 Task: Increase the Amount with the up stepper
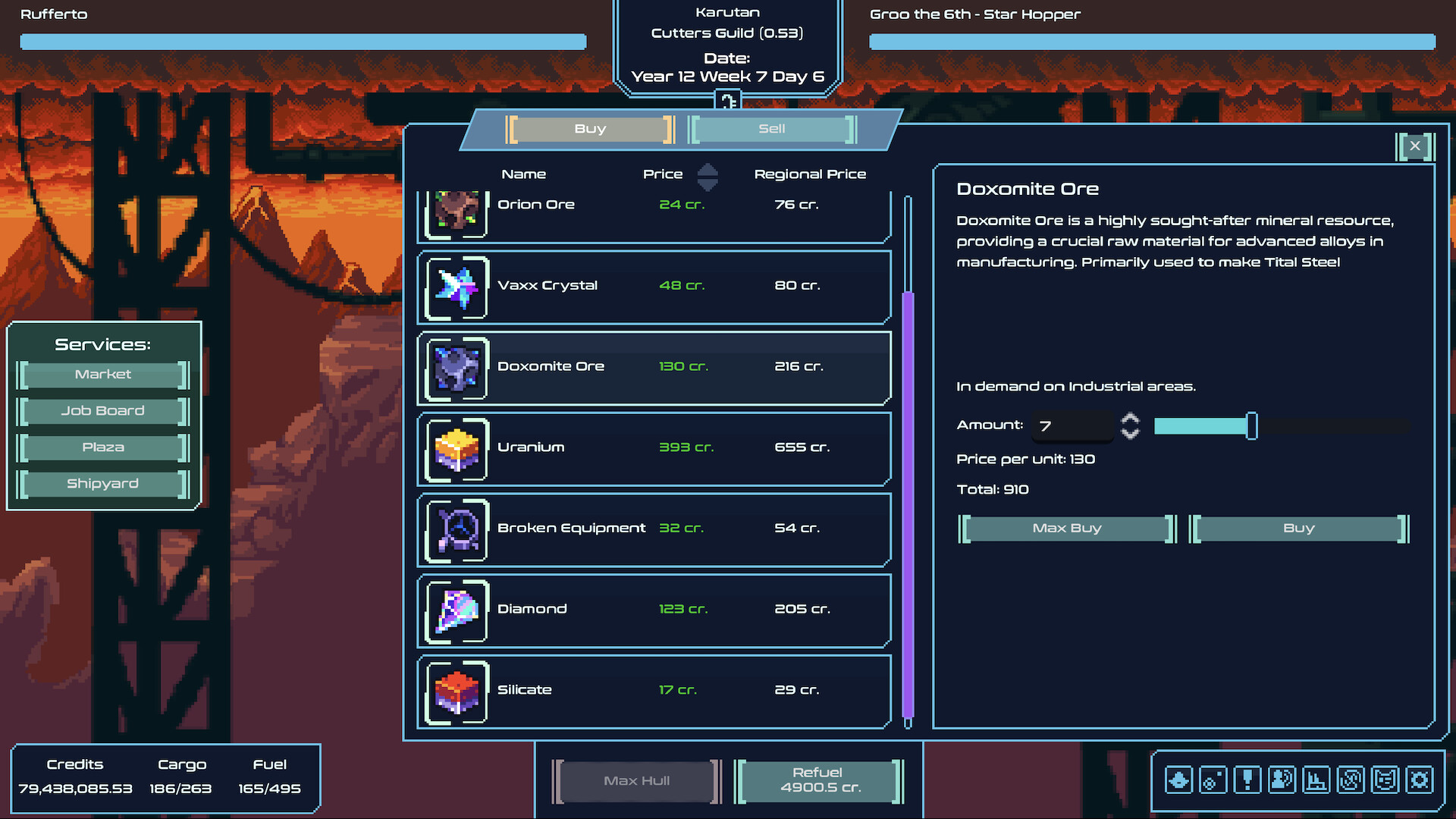1129,418
